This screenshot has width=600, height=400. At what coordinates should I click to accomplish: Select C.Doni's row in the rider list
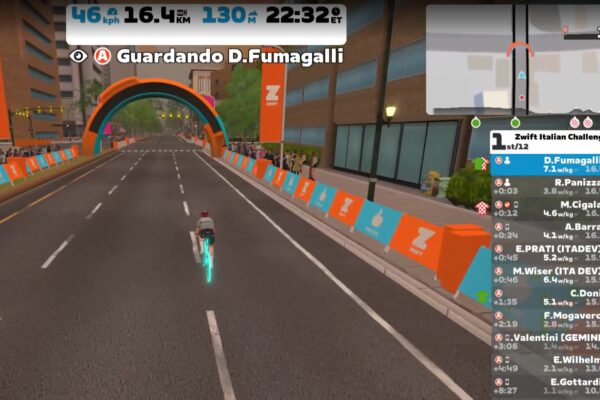[x=546, y=296]
